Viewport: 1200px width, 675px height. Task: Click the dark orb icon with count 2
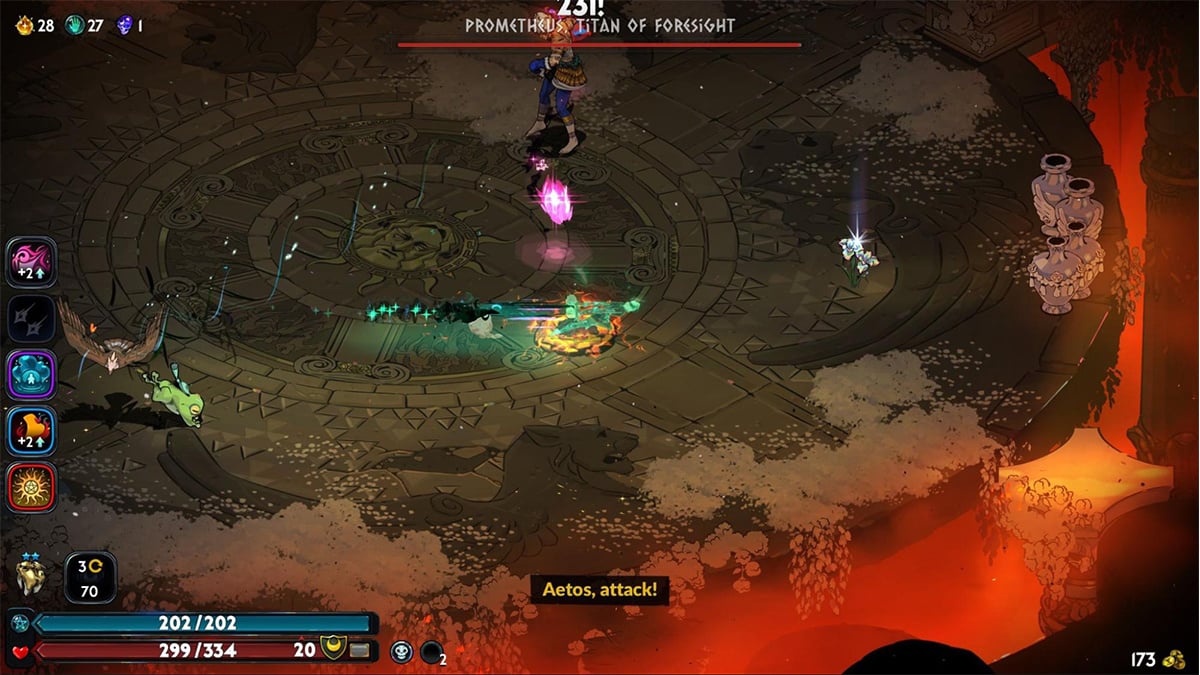click(432, 653)
